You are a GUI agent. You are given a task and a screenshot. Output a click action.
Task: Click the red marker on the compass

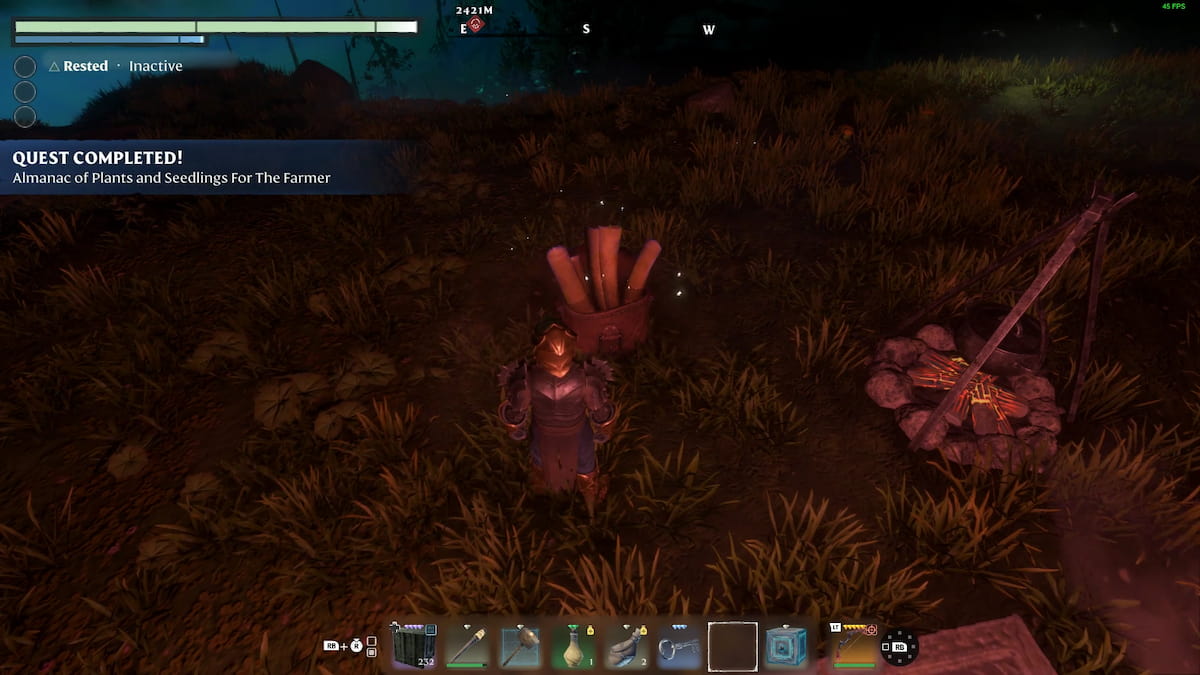[475, 25]
